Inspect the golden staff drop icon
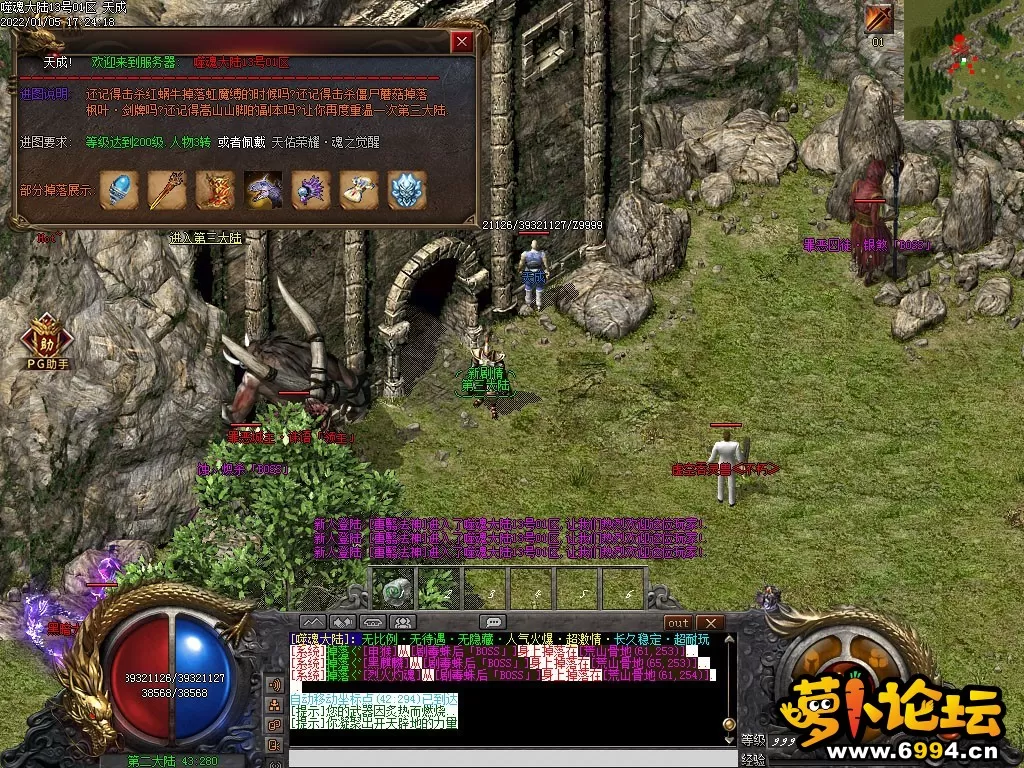The image size is (1024, 768). 167,190
